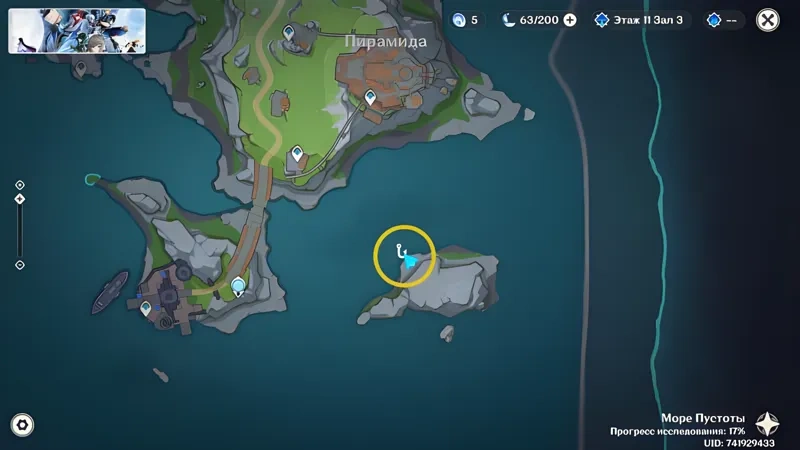Select the large round glowing marker on southwest island
This screenshot has height=450, width=800.
(x=239, y=288)
